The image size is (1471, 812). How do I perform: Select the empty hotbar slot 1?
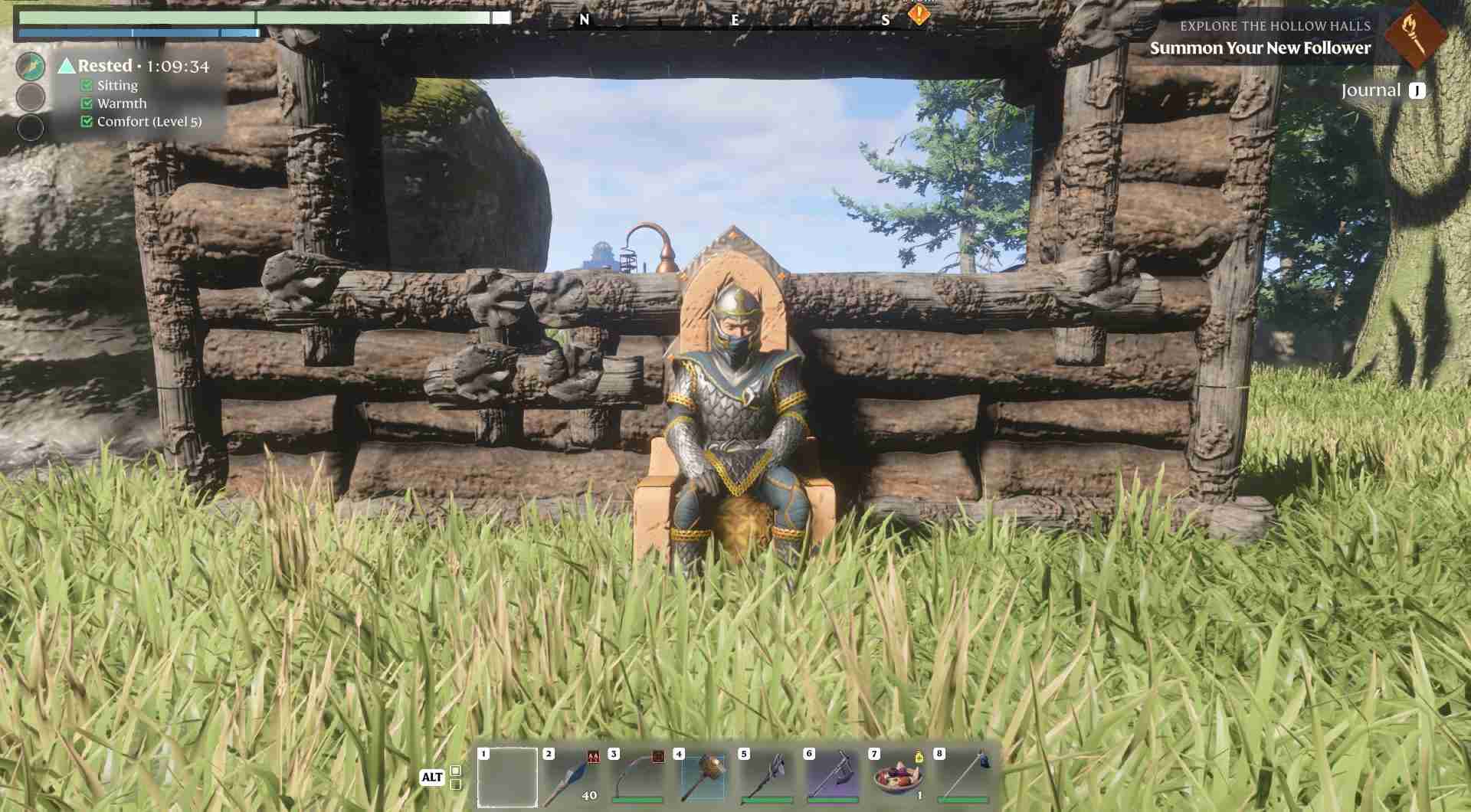507,779
